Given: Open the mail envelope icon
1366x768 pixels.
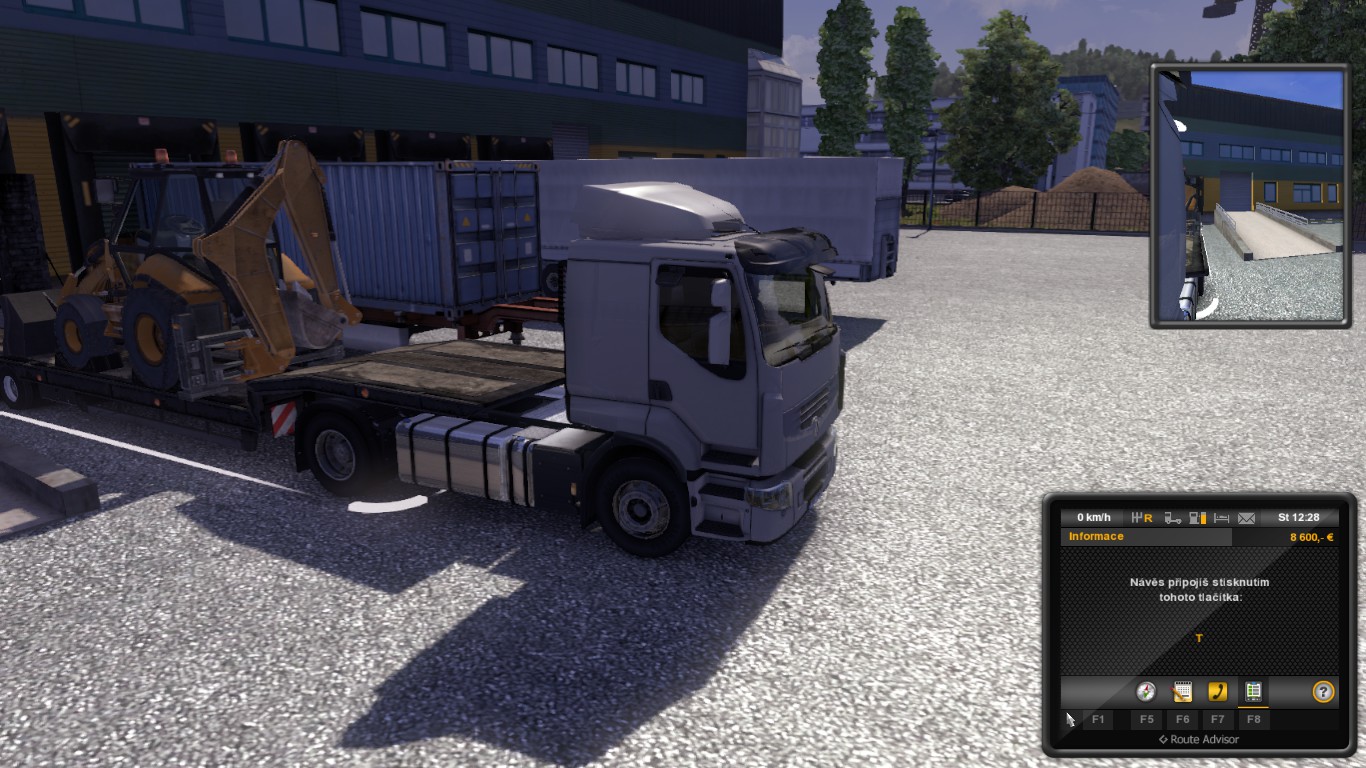Looking at the screenshot, I should (1246, 518).
